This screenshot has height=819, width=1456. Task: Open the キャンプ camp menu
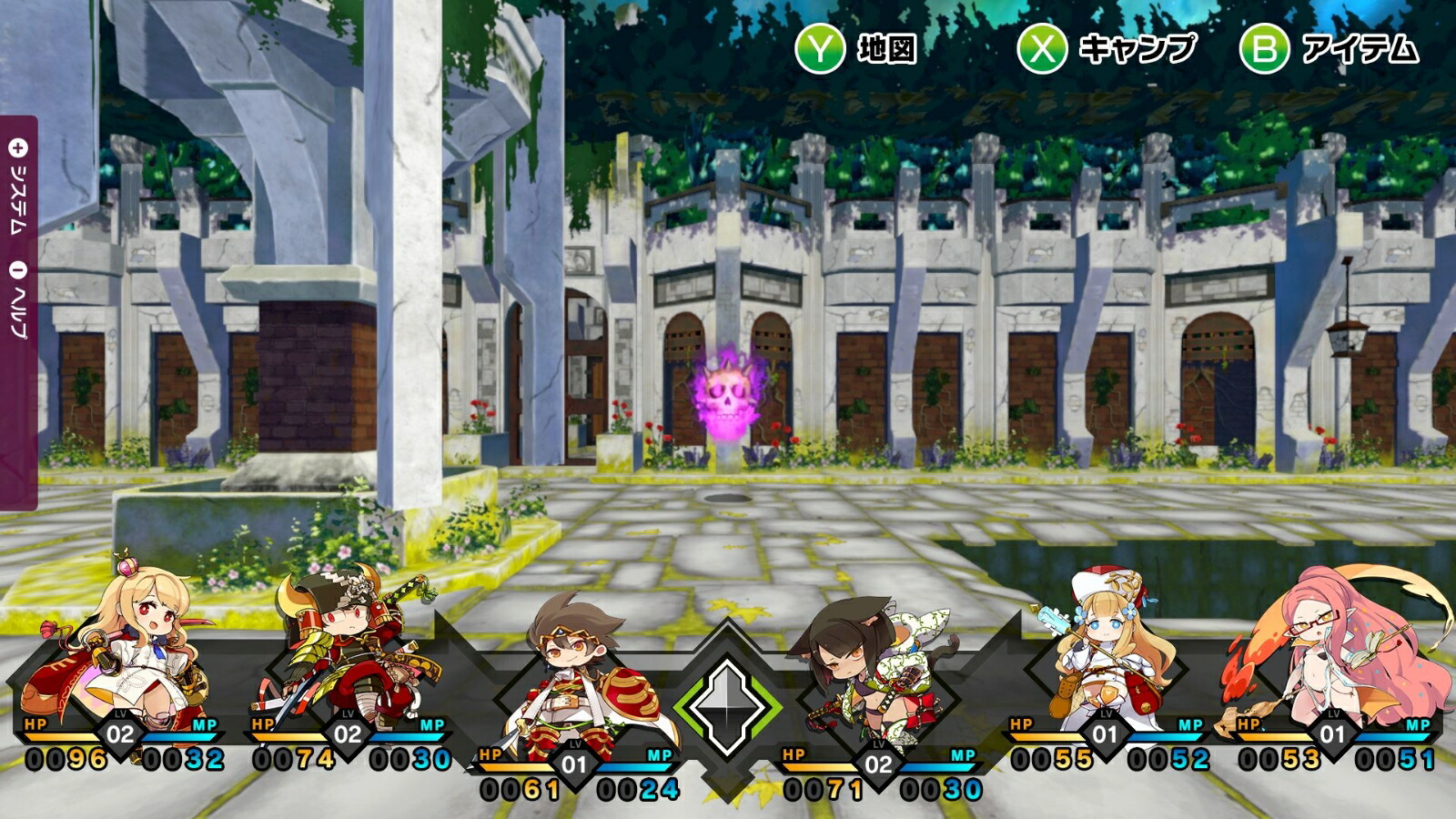click(x=1107, y=48)
